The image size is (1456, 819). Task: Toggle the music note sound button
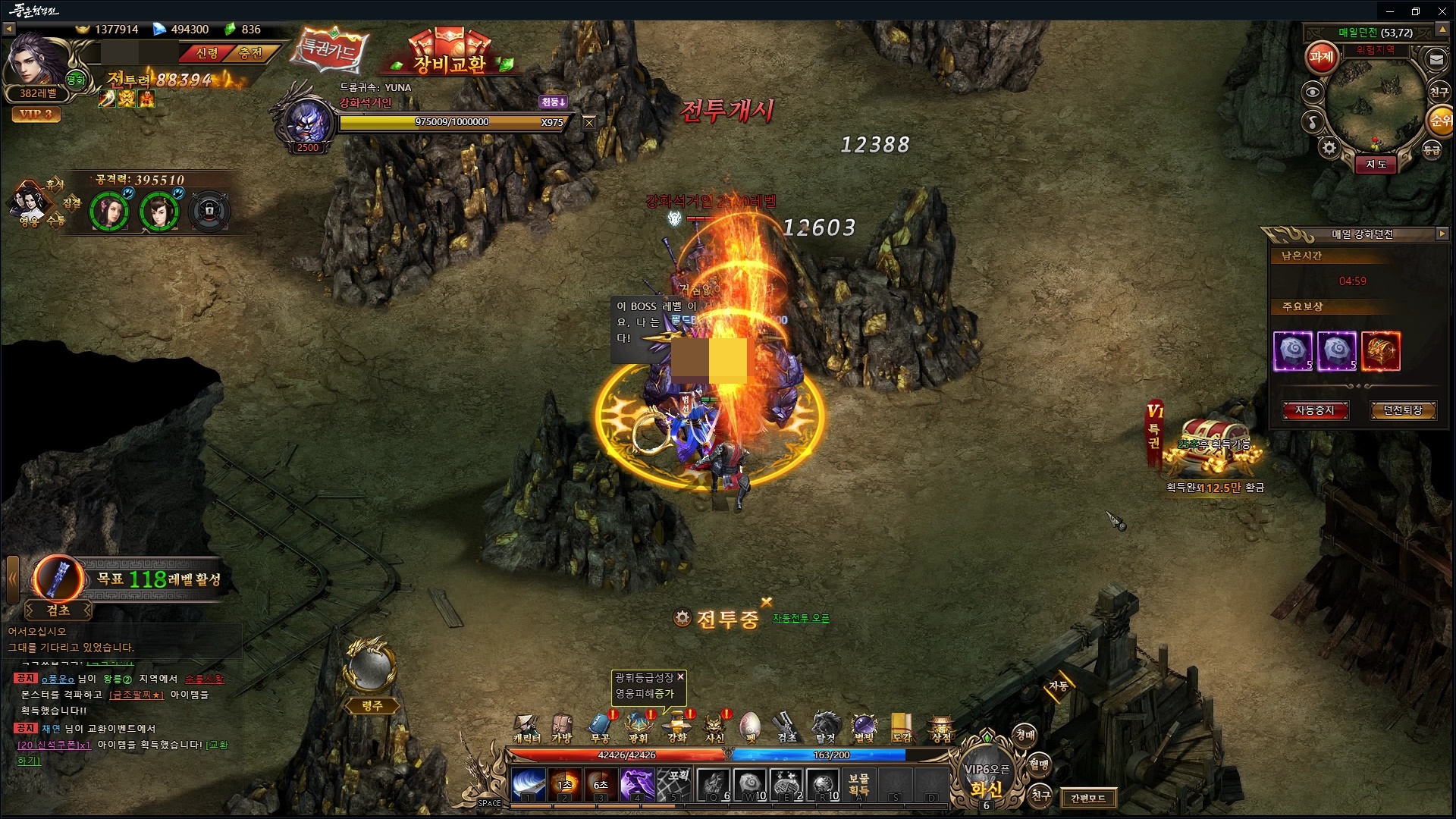(1313, 121)
